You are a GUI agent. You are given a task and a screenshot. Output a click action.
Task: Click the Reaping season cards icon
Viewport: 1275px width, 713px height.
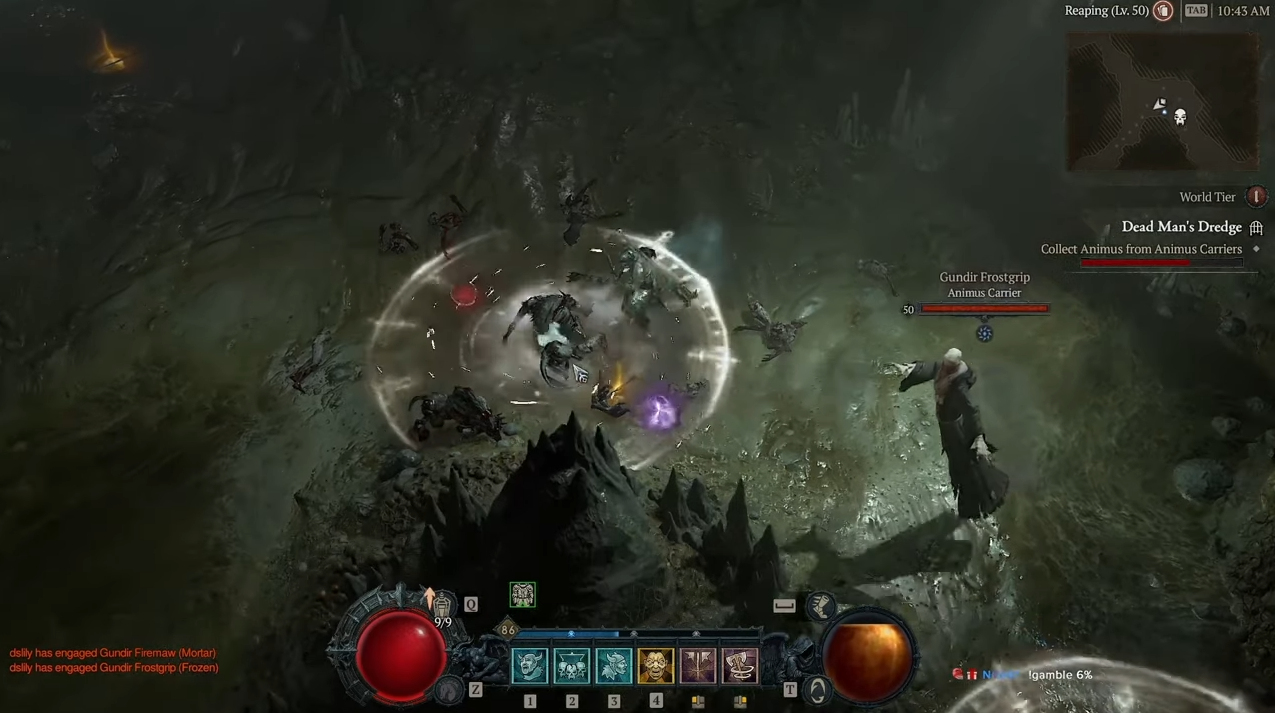[1163, 11]
